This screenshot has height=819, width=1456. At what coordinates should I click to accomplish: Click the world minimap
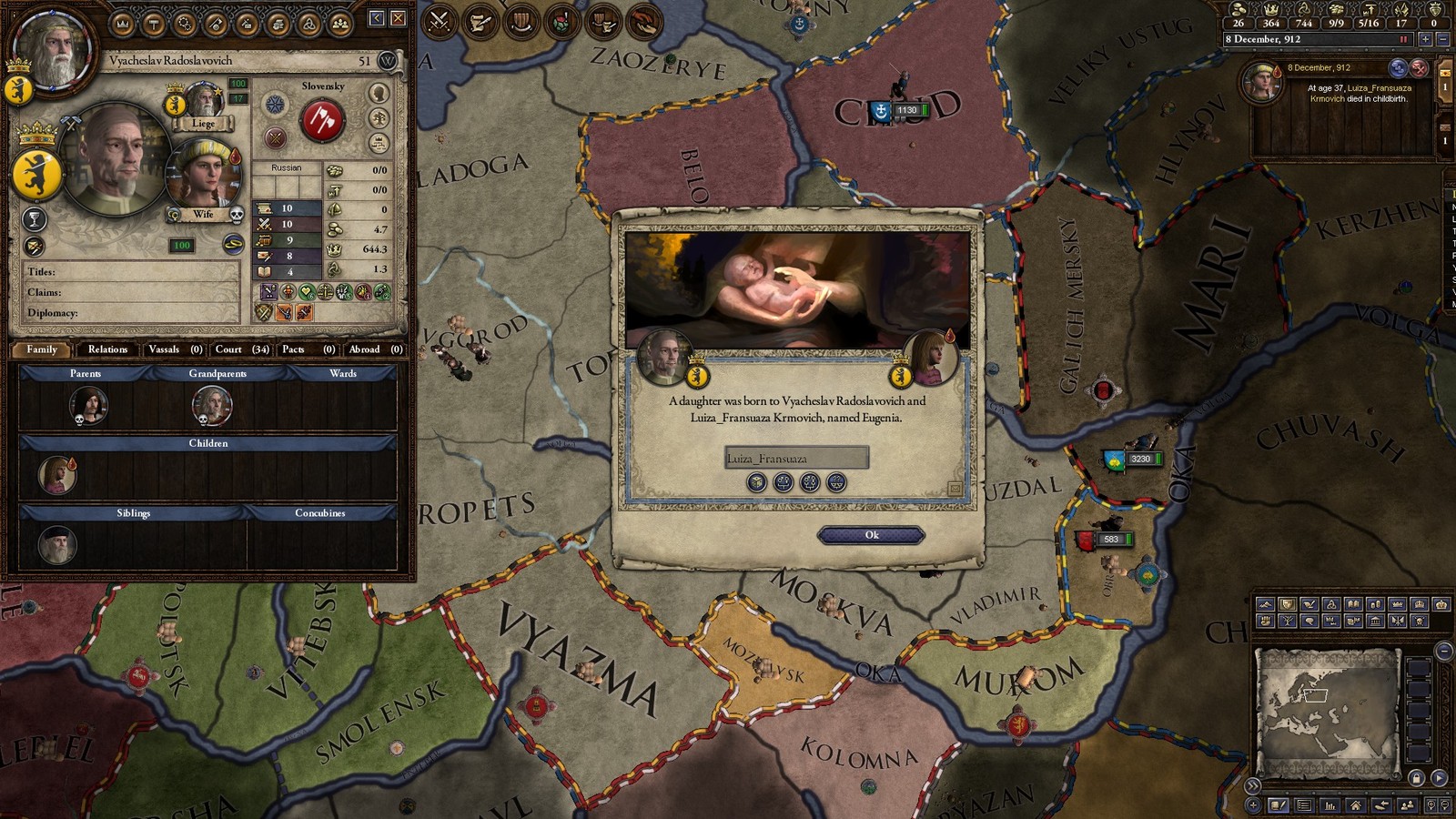pos(1326,705)
